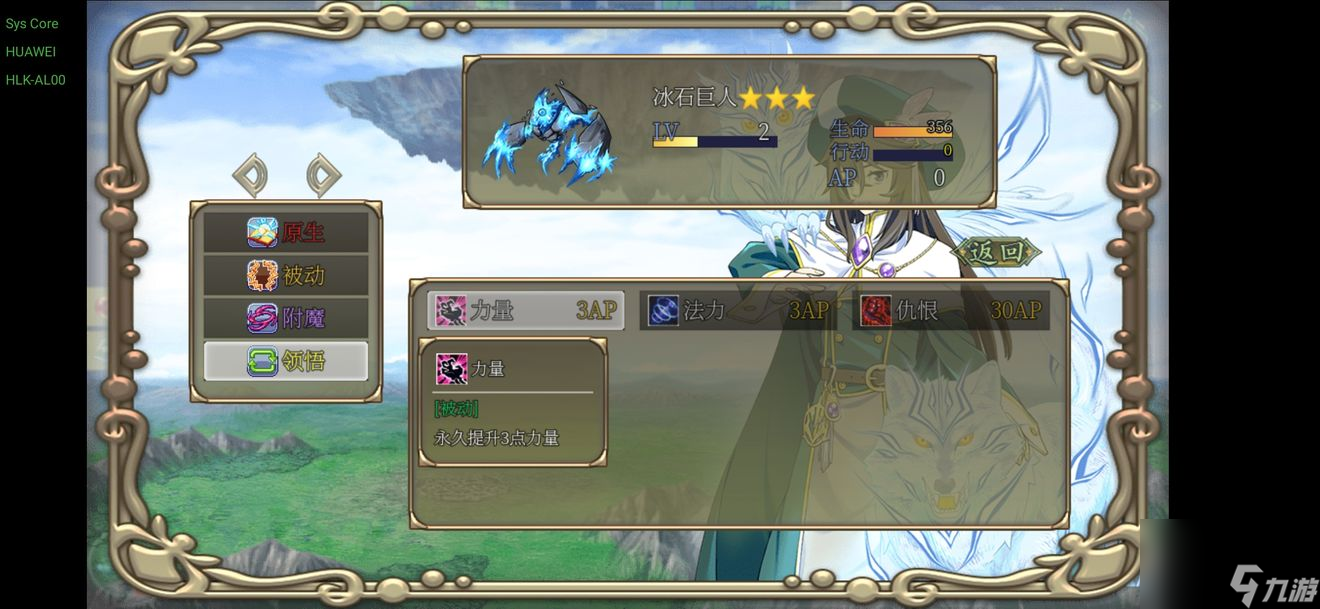Pick the 仇恨 30AP skill
1320x609 pixels.
tap(953, 310)
